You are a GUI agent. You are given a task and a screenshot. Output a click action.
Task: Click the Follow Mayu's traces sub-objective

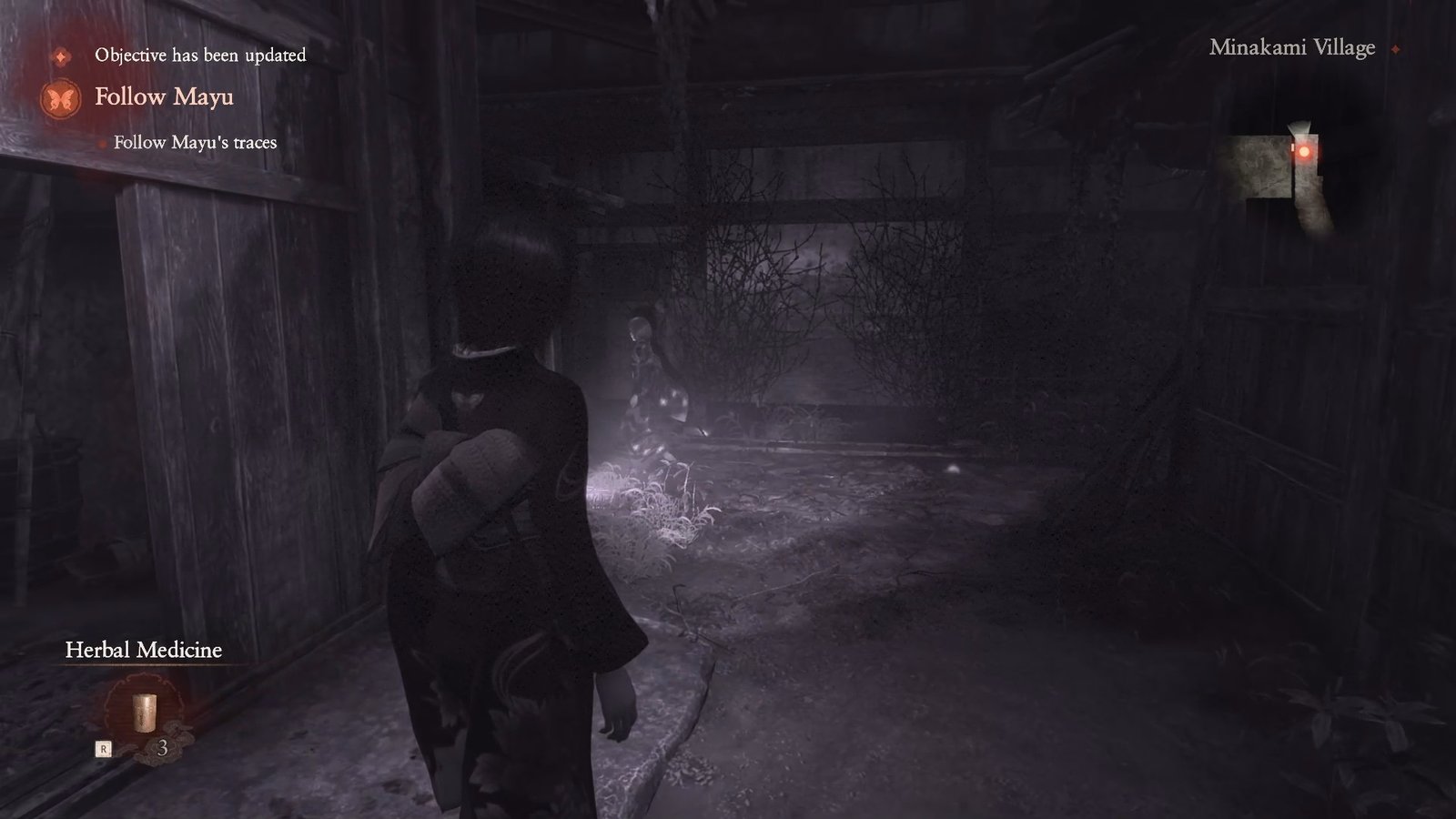(x=195, y=143)
